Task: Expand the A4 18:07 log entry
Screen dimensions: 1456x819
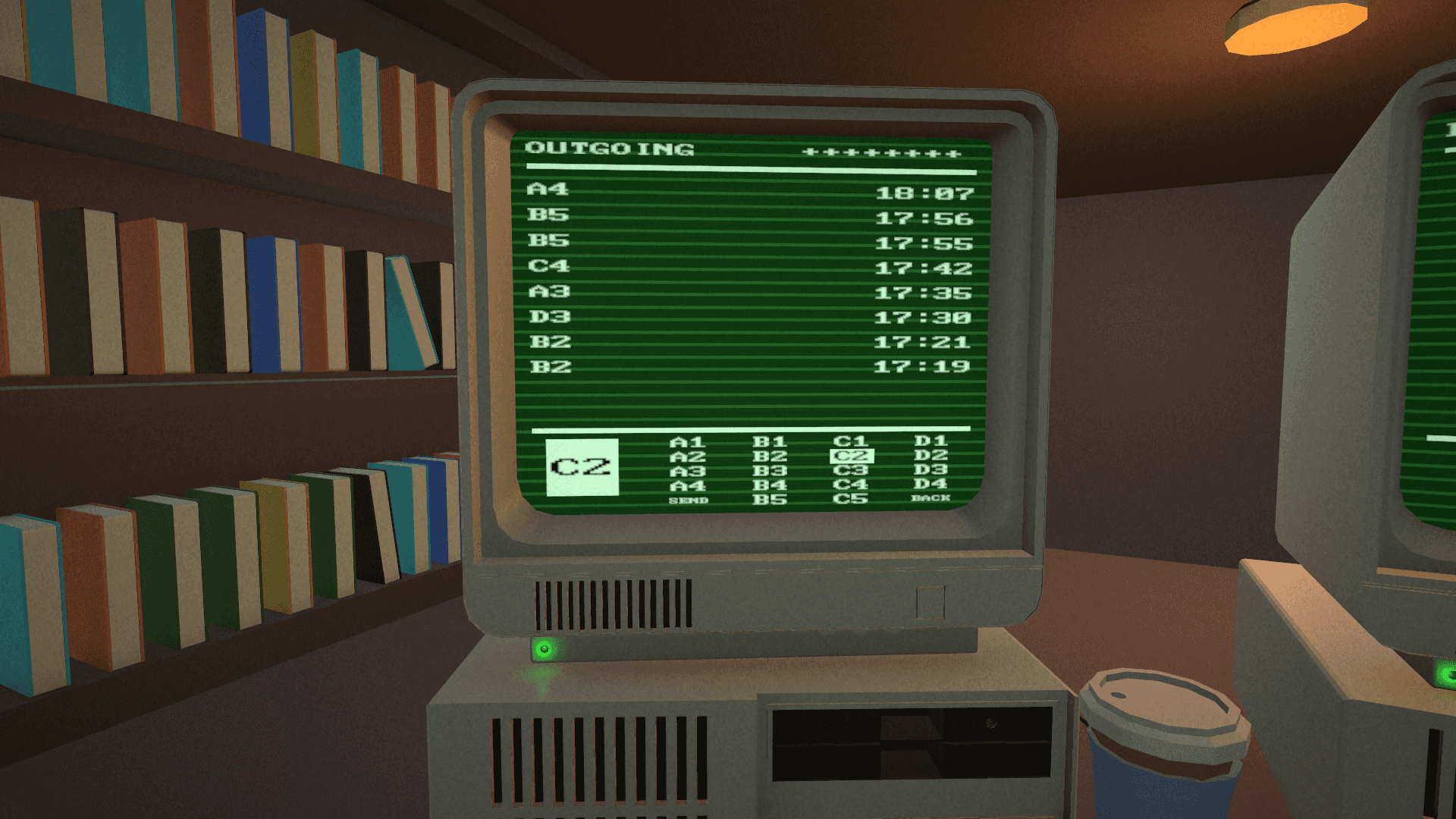Action: 751,192
